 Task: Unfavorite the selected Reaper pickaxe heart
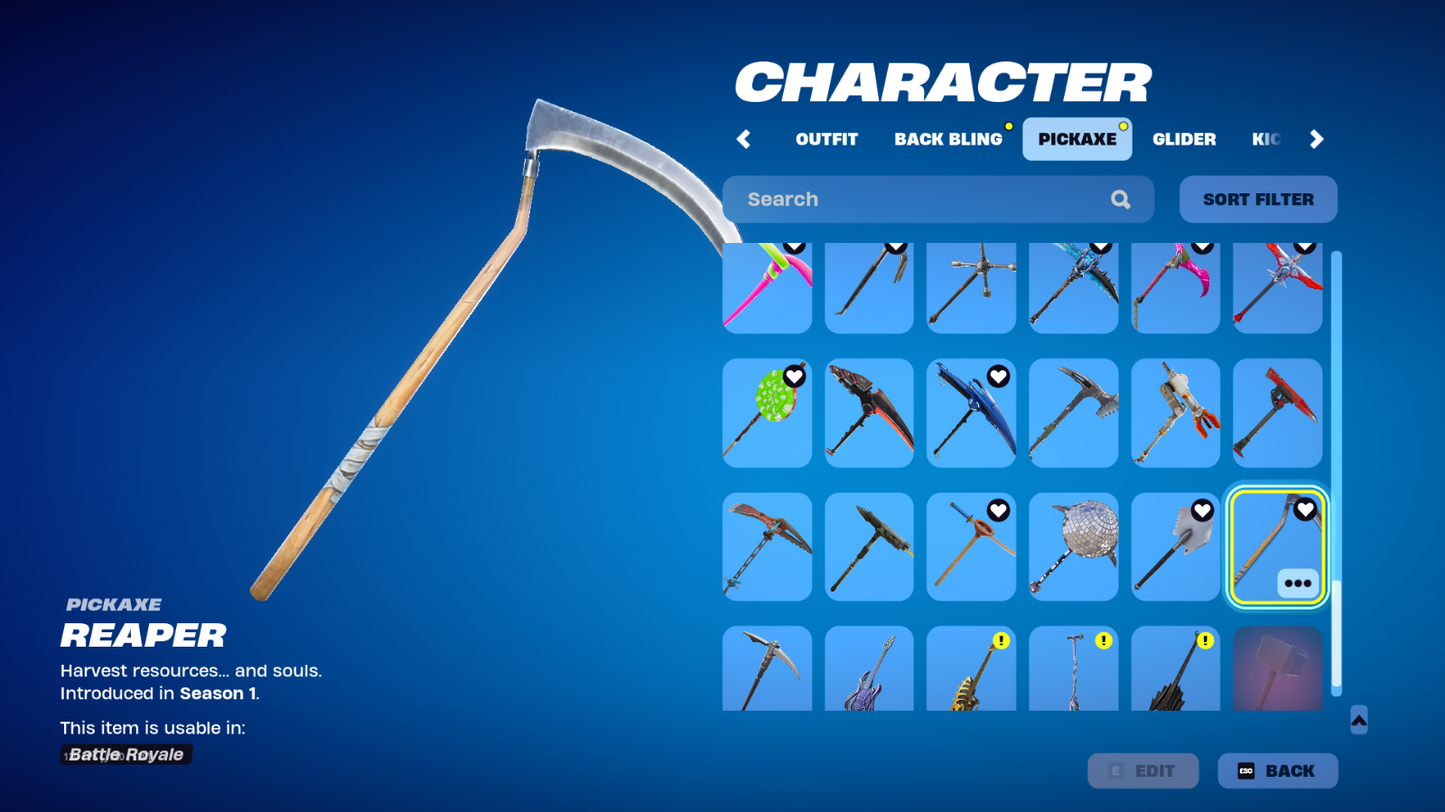pos(1305,511)
